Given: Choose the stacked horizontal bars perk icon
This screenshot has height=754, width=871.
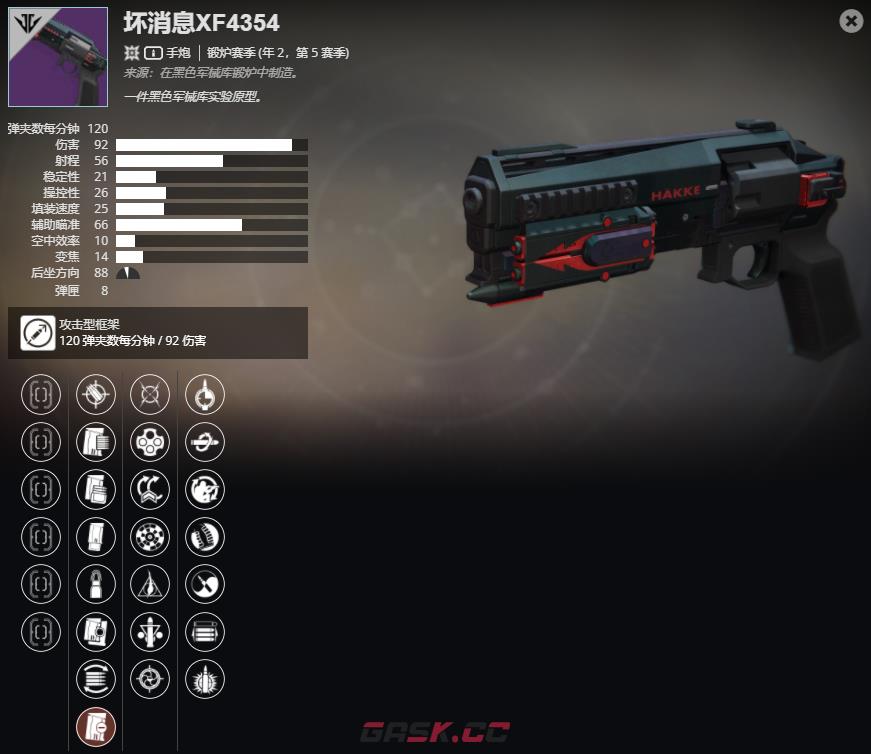Looking at the screenshot, I should click(205, 632).
